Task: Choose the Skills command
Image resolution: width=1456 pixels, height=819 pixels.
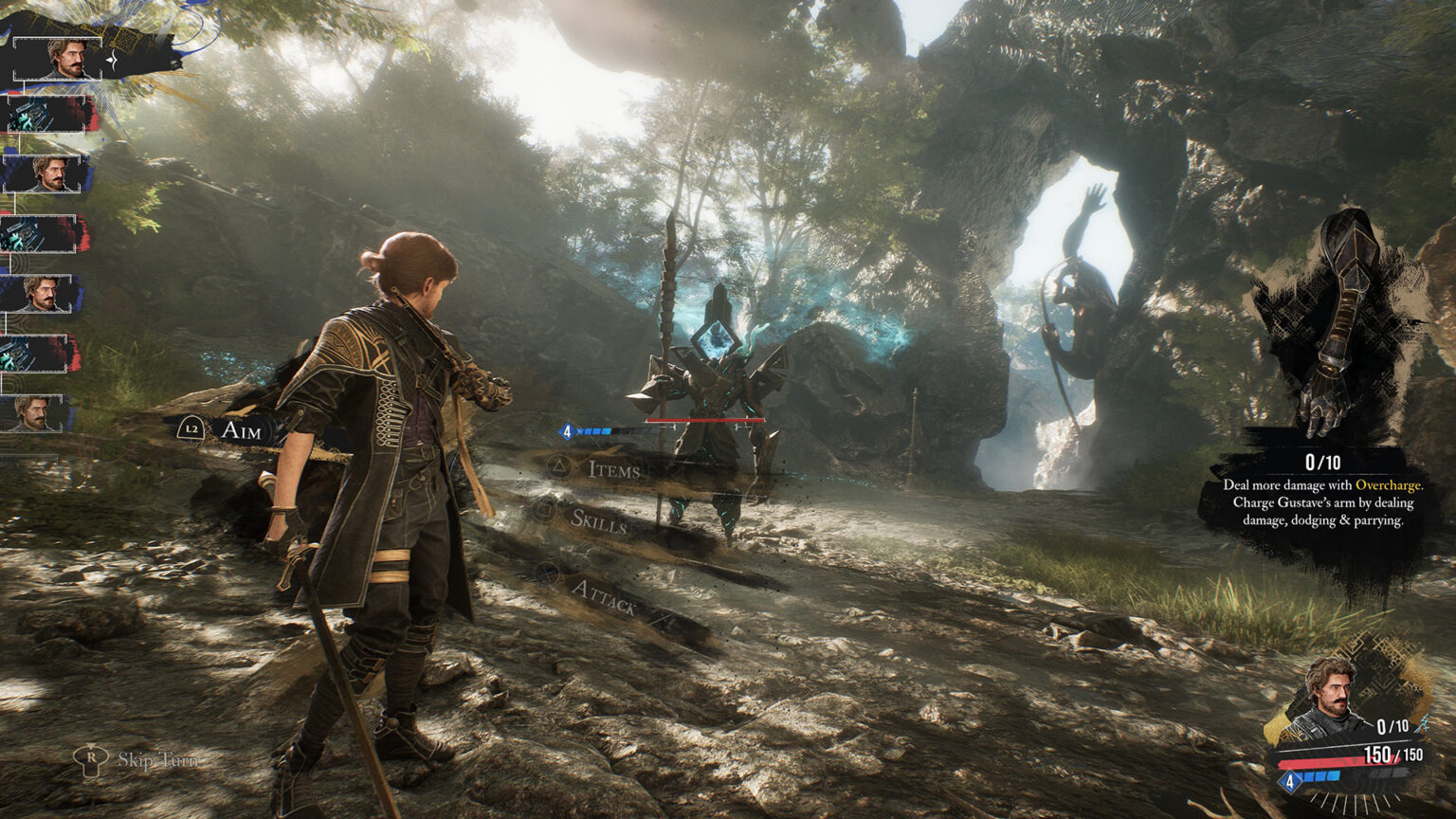Action: 597,519
